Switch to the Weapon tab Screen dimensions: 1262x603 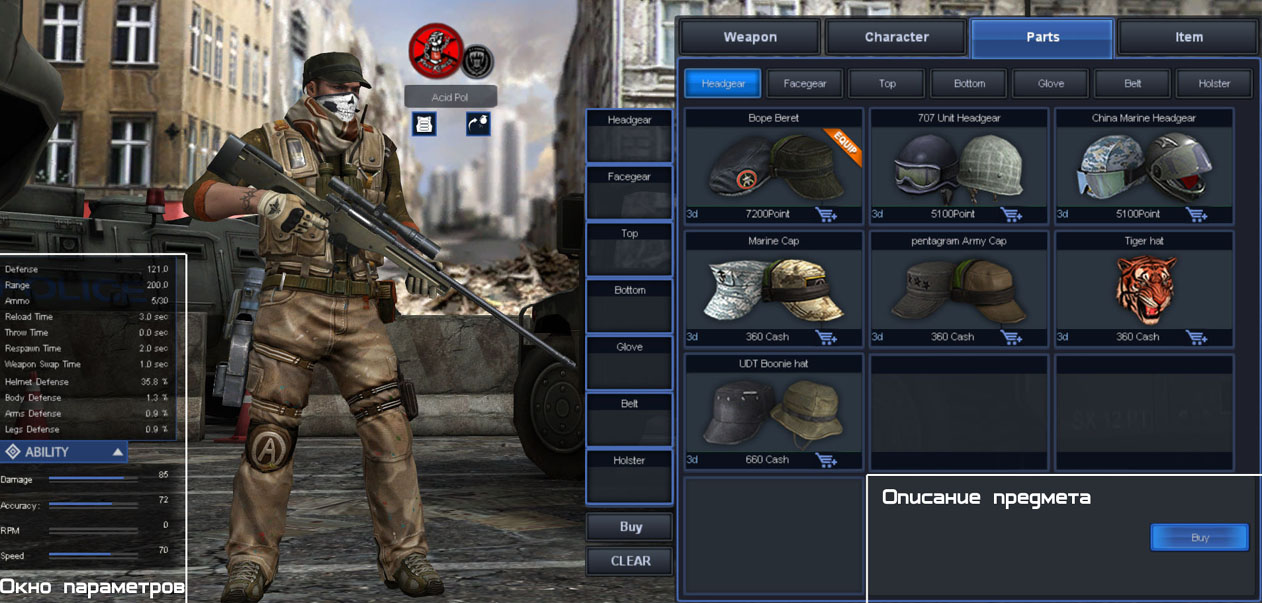750,38
